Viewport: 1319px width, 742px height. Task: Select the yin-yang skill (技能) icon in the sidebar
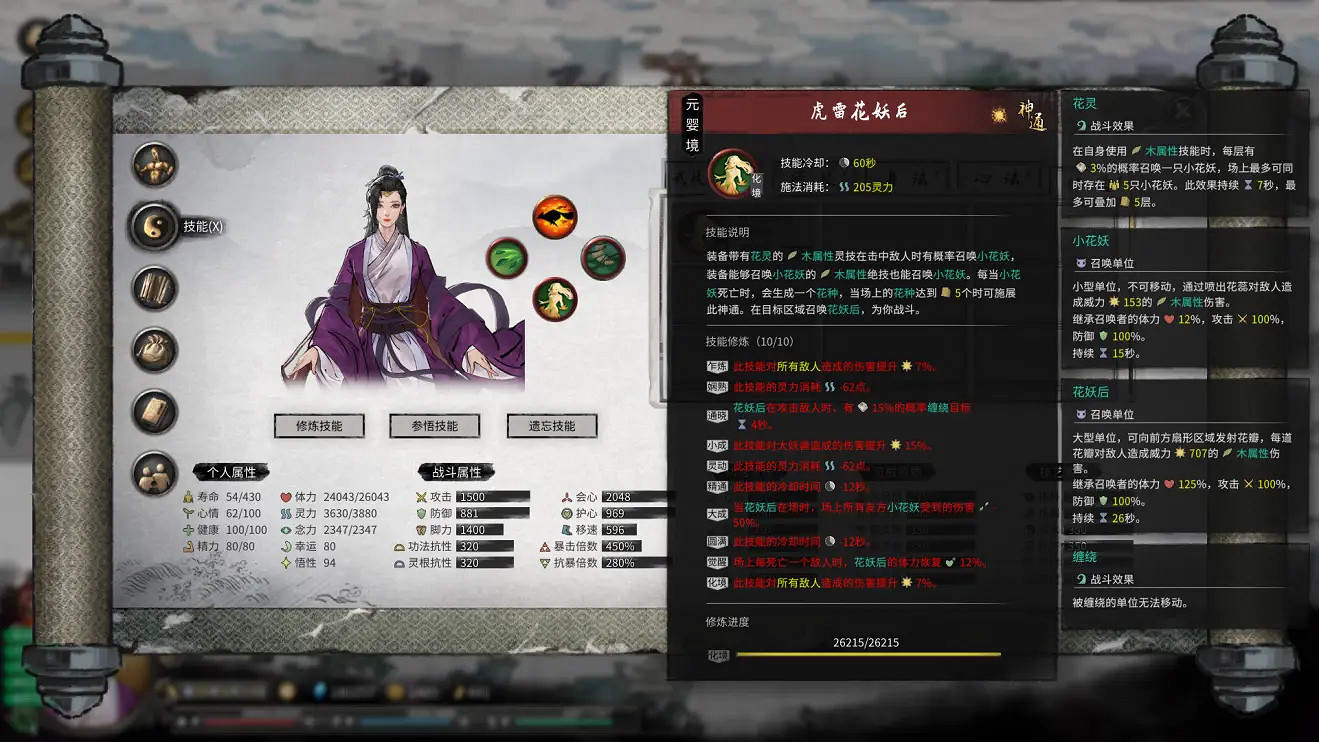click(155, 228)
